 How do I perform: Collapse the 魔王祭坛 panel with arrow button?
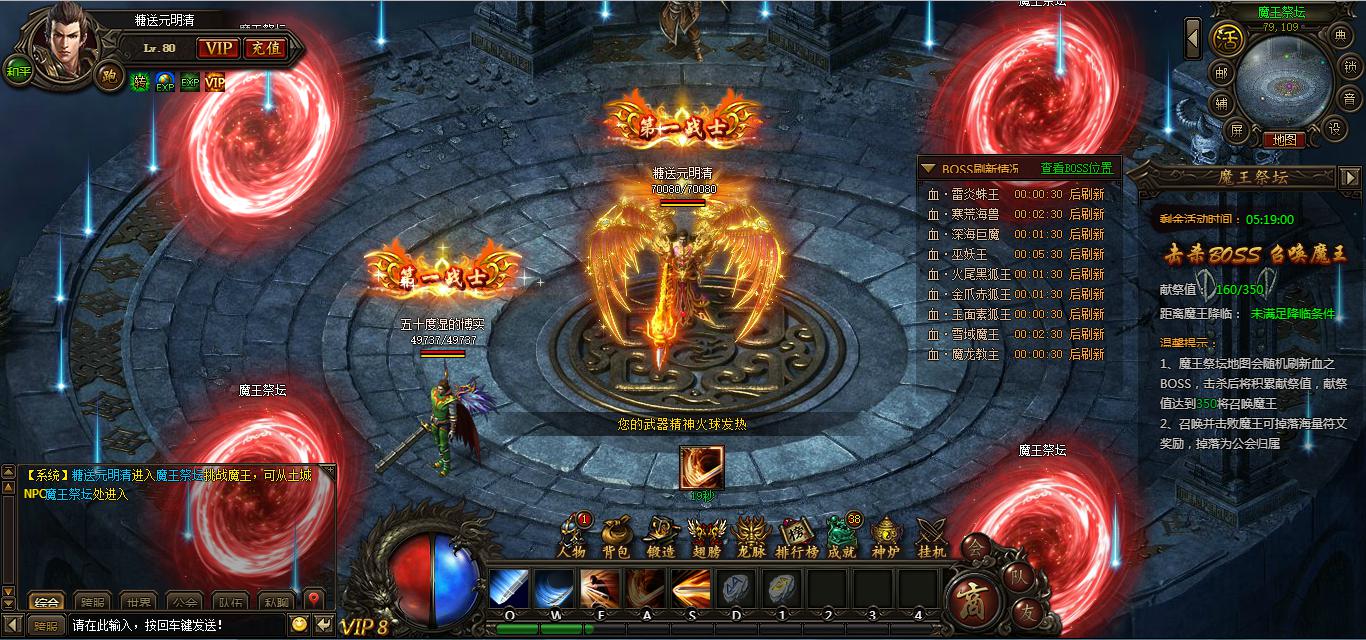(x=1349, y=177)
